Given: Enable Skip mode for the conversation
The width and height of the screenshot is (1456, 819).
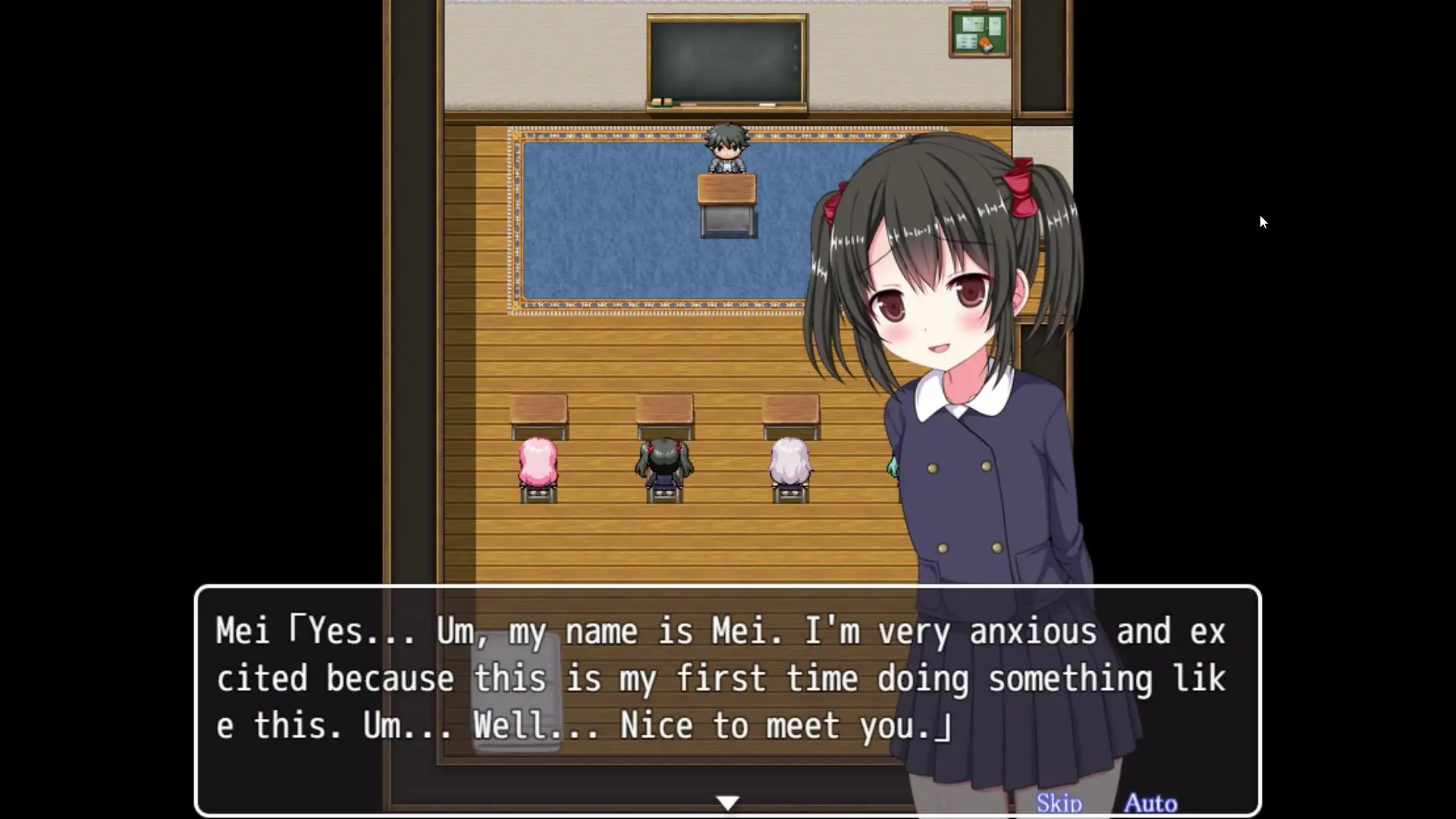Looking at the screenshot, I should [1060, 801].
